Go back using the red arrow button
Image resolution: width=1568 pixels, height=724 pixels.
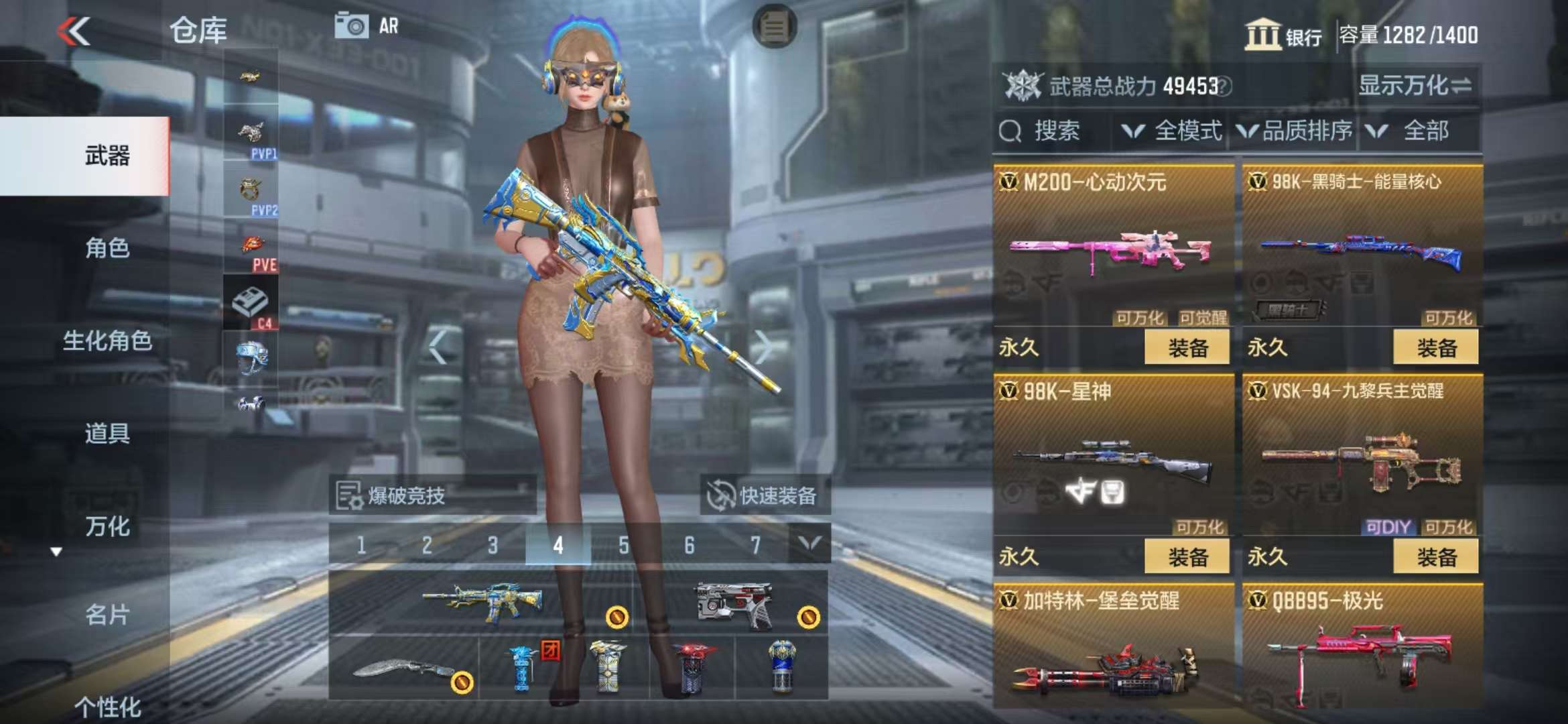(74, 31)
